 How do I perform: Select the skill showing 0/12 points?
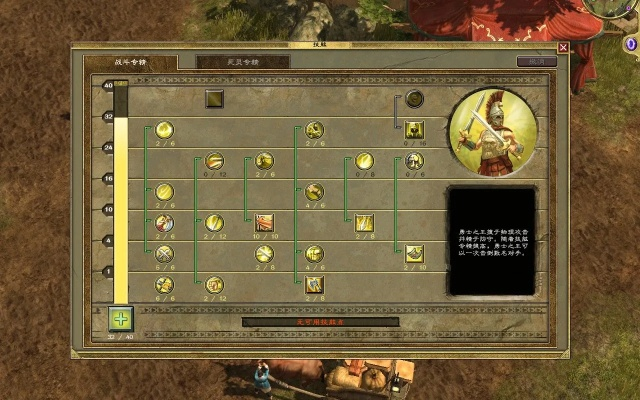pos(215,161)
